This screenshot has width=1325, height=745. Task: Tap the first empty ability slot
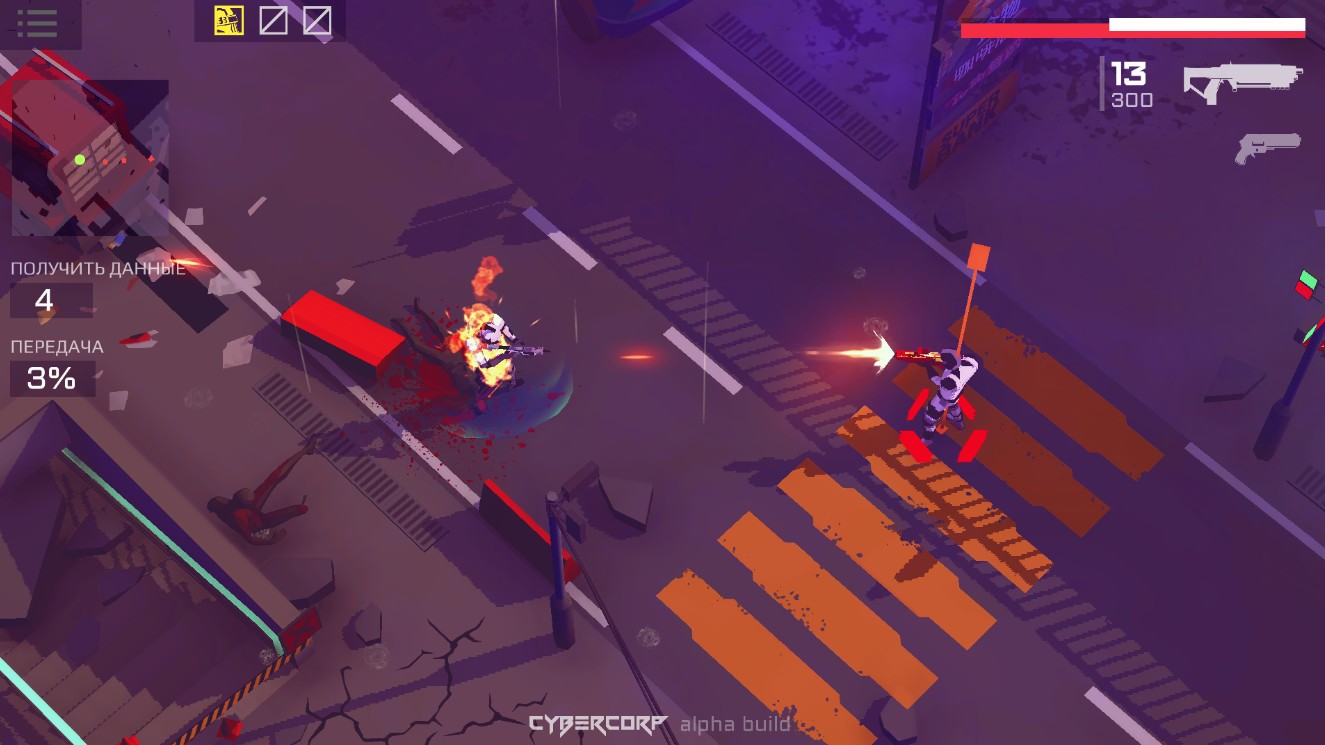(271, 18)
